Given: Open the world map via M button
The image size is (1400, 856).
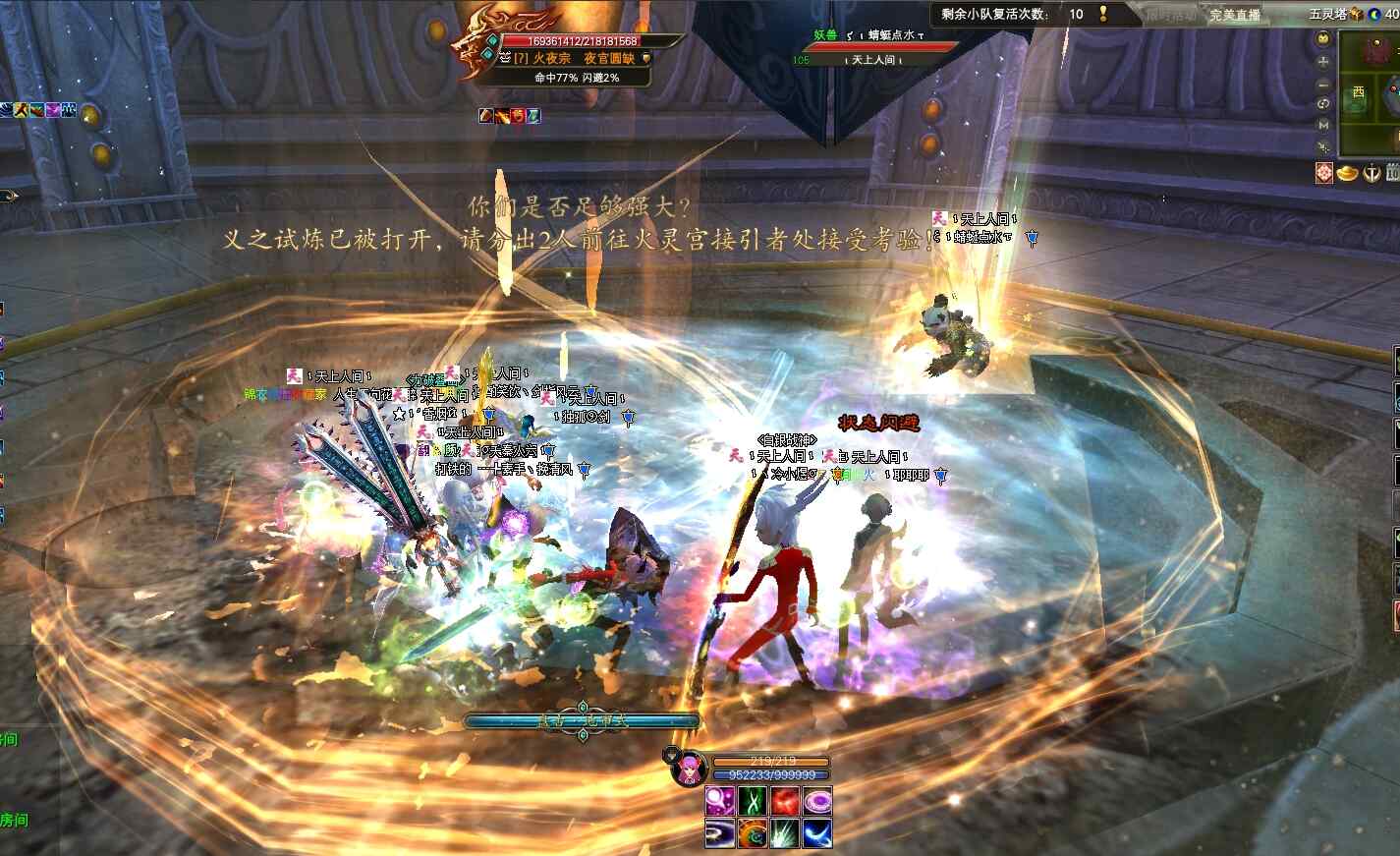Looking at the screenshot, I should 1323,125.
